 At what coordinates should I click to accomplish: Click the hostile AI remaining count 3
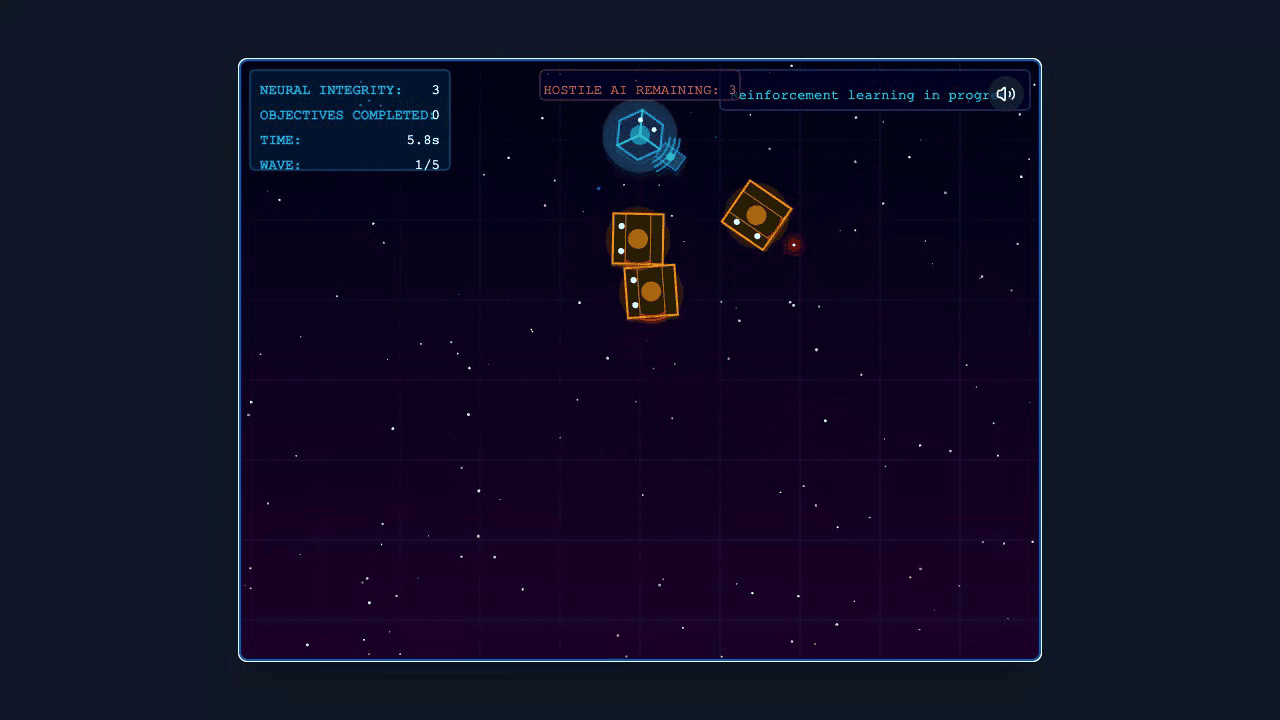coord(732,90)
